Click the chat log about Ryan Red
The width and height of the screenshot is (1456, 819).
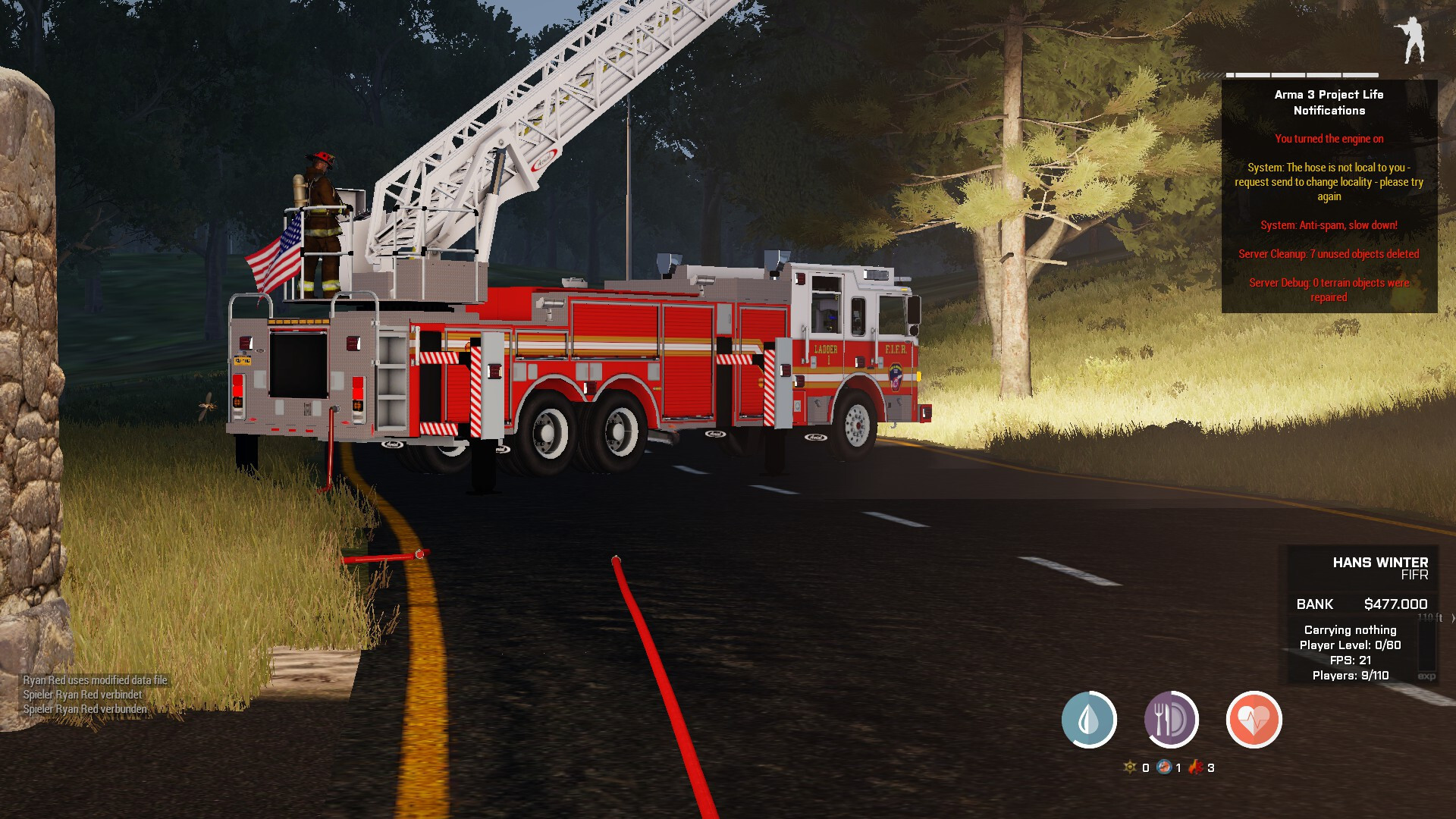[x=95, y=695]
